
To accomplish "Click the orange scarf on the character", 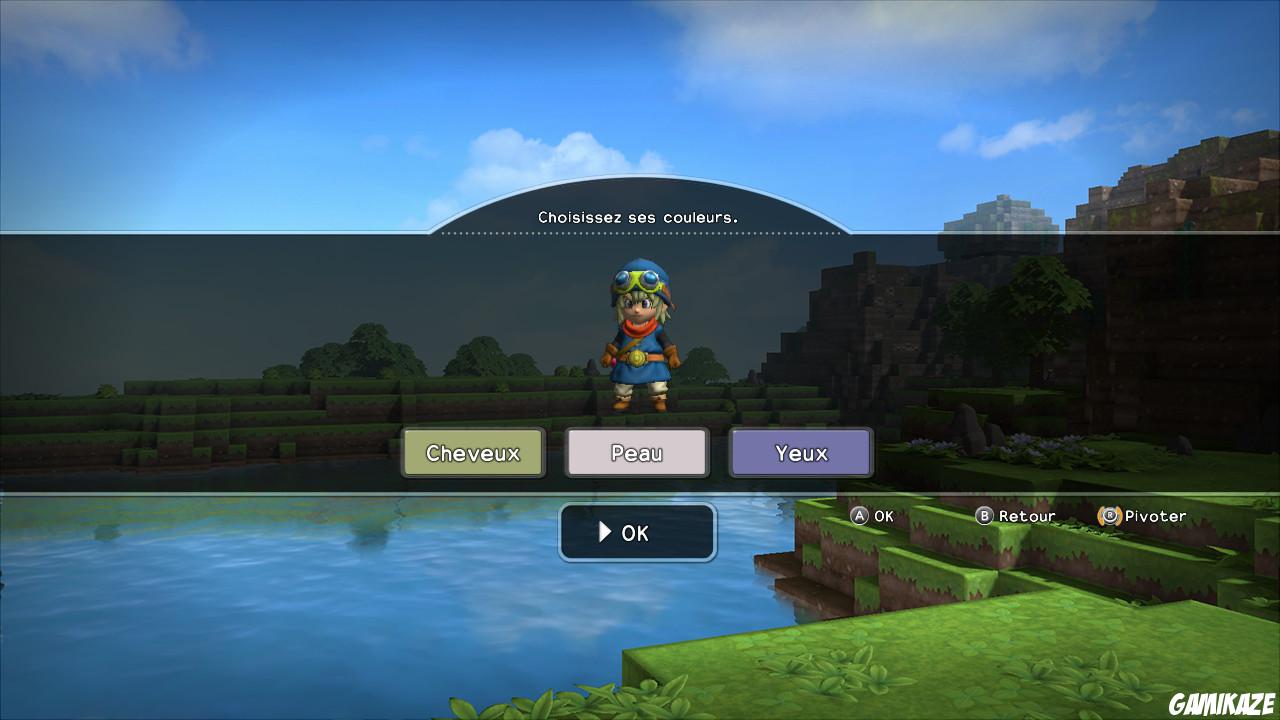I will [640, 325].
